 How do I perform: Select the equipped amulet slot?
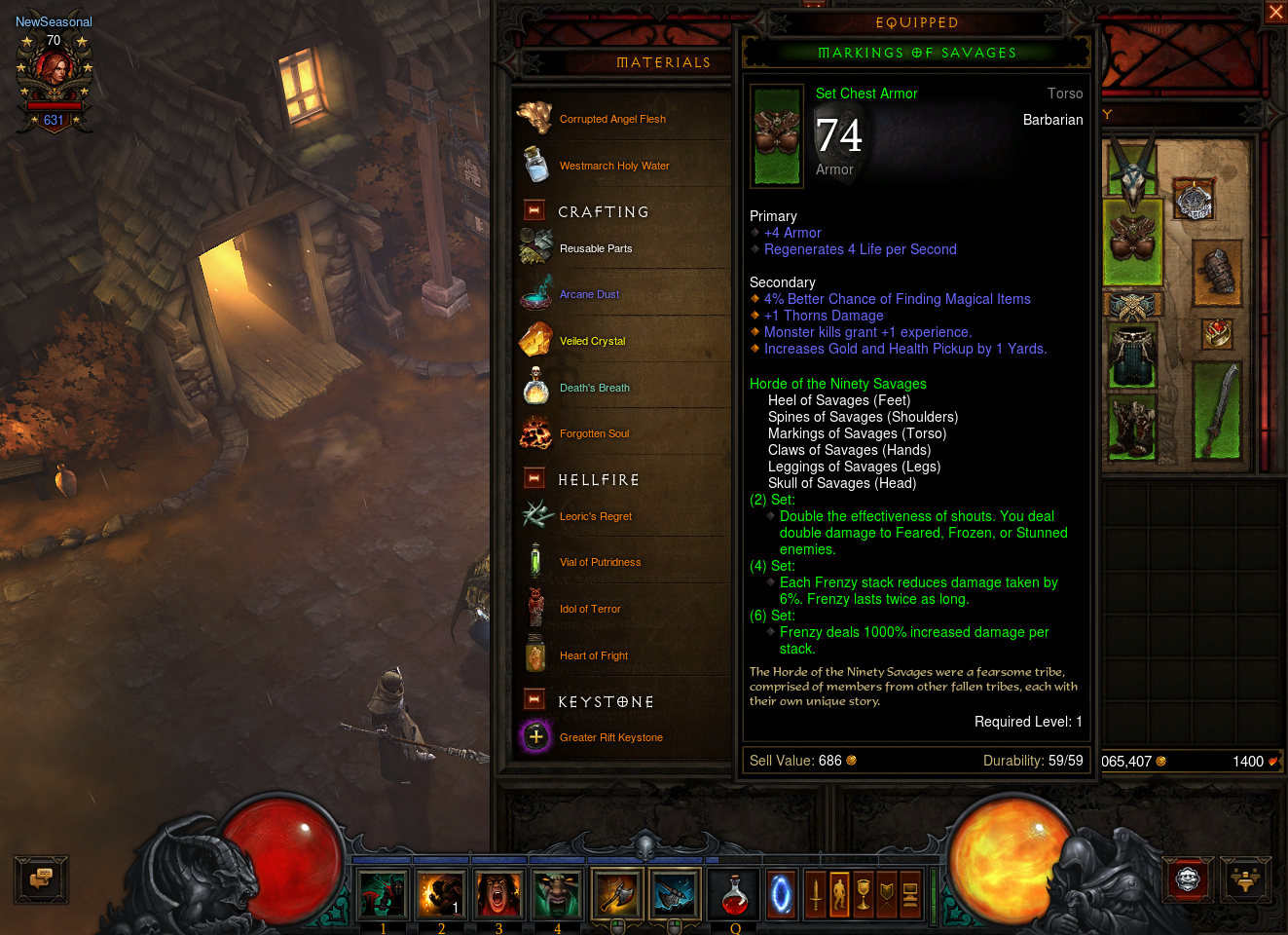1194,201
